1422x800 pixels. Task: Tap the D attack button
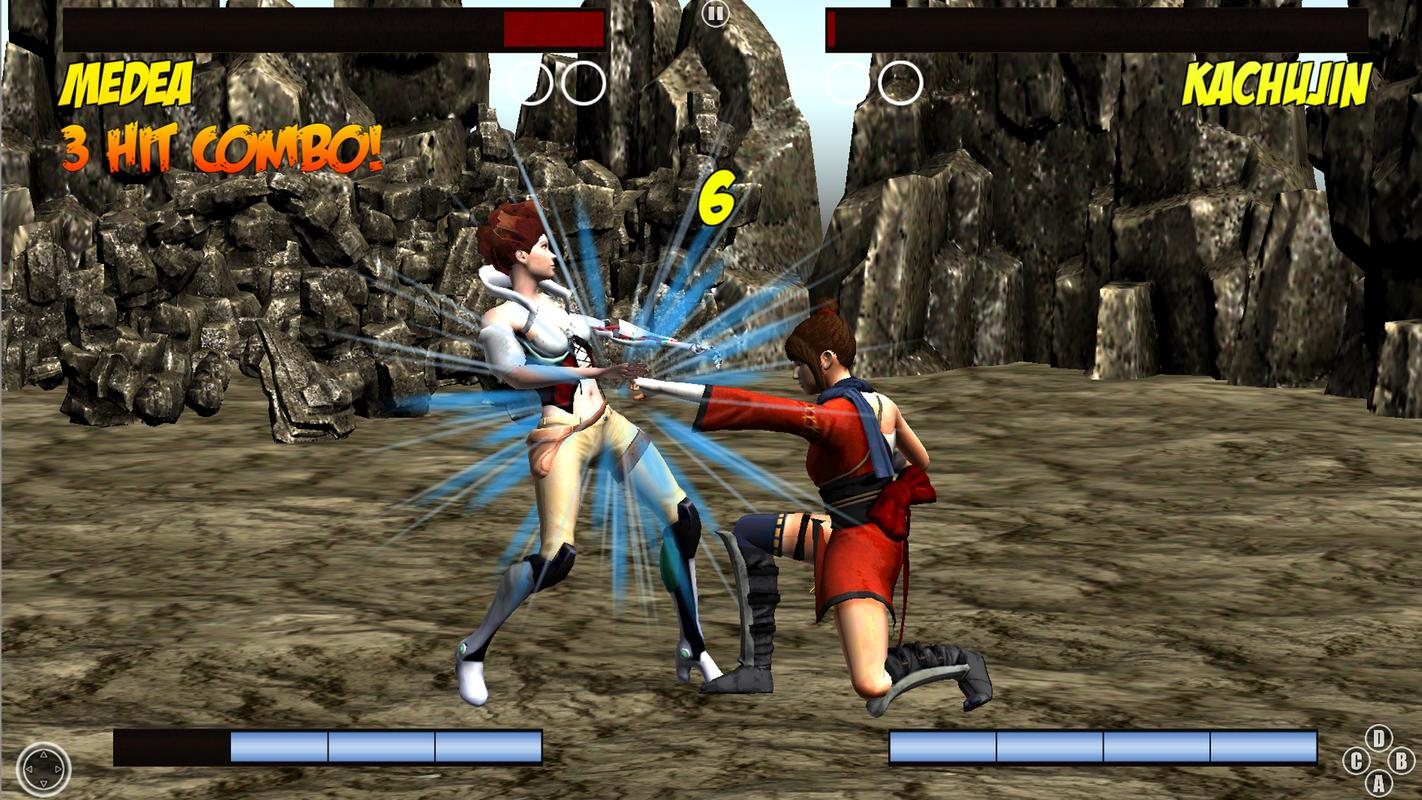click(x=1379, y=737)
